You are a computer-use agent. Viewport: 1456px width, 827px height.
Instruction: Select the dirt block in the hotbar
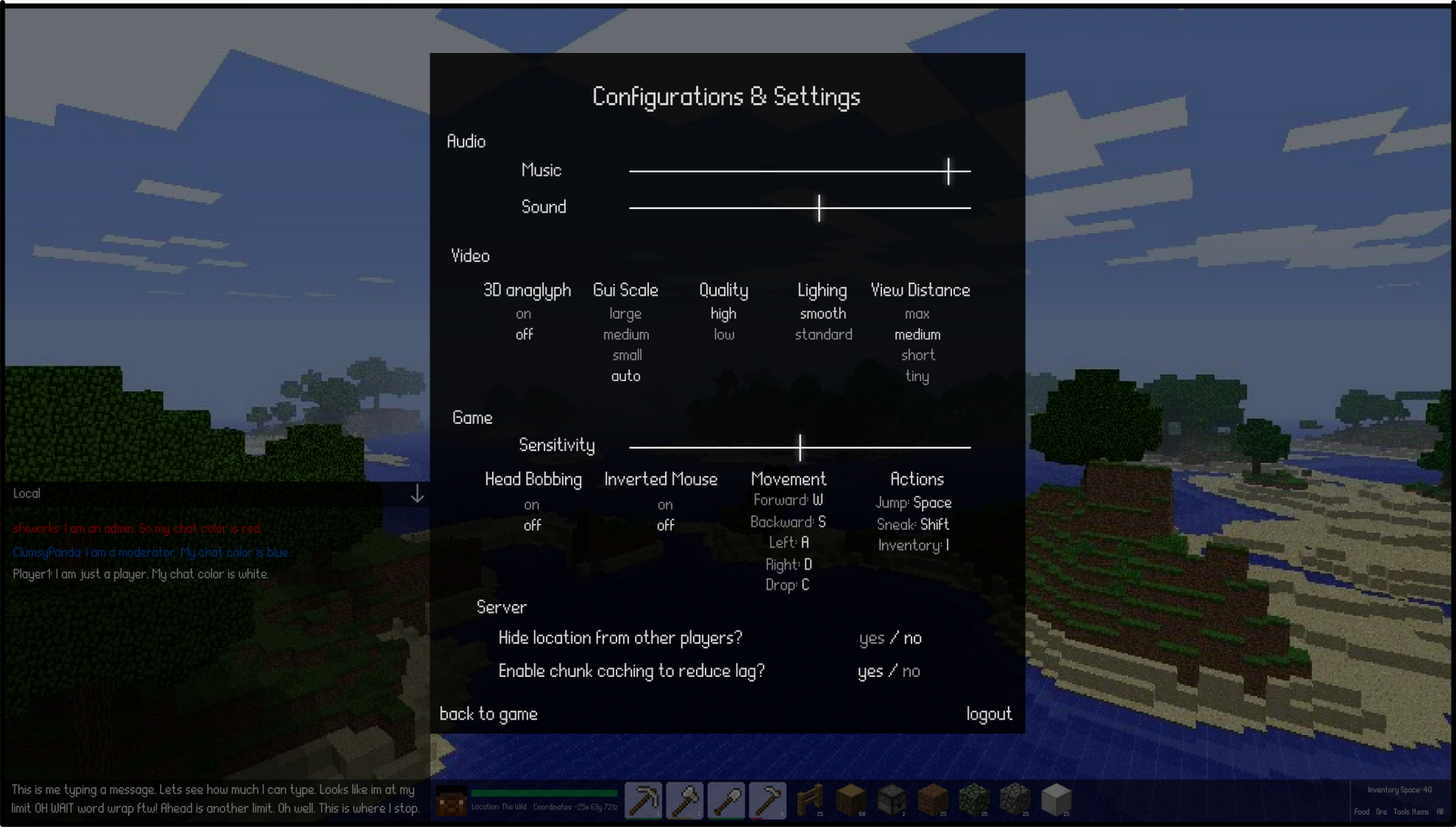[932, 800]
